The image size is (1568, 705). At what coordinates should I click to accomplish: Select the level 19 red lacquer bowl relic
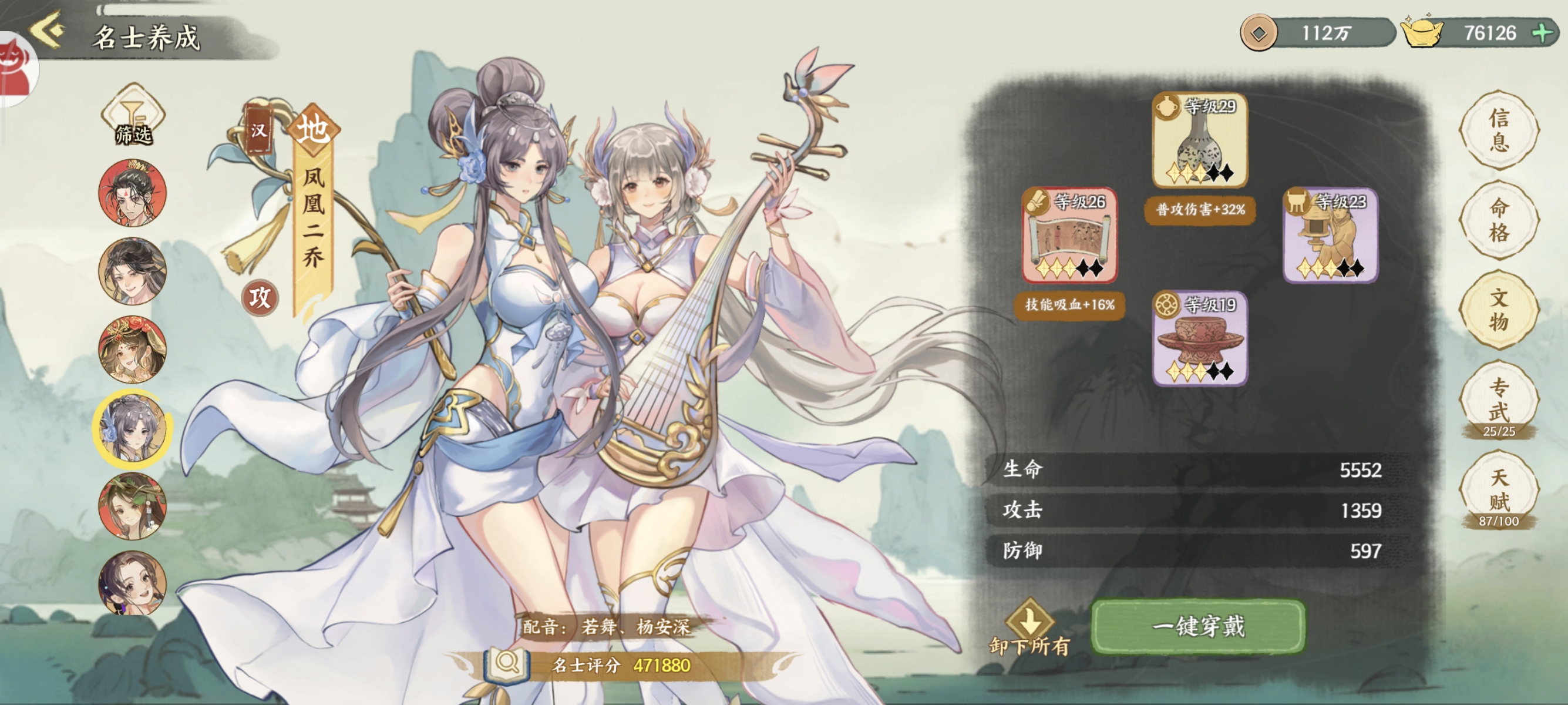click(1199, 338)
